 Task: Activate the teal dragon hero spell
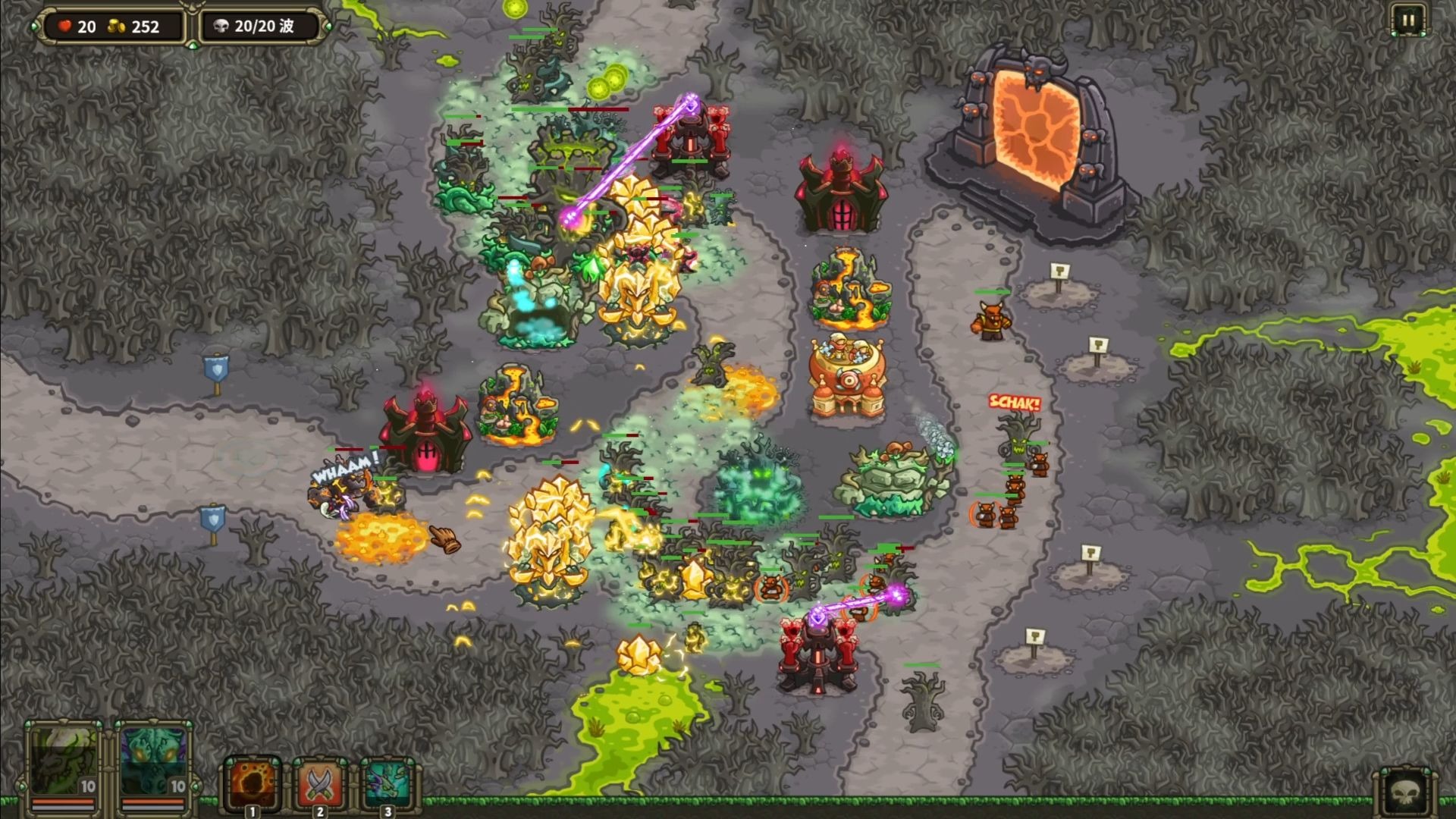click(387, 782)
